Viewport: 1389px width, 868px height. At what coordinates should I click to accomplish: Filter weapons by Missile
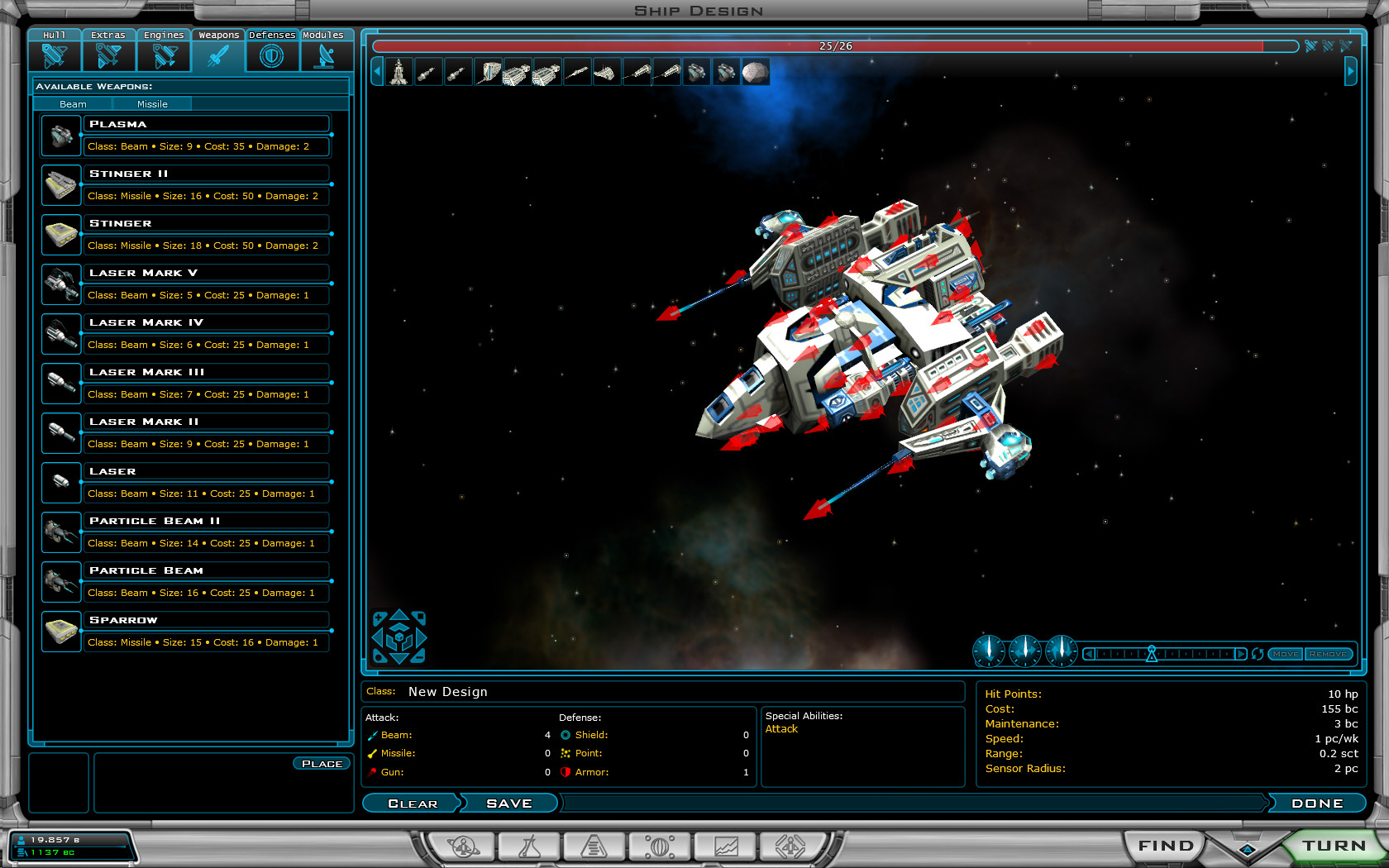pyautogui.click(x=152, y=104)
